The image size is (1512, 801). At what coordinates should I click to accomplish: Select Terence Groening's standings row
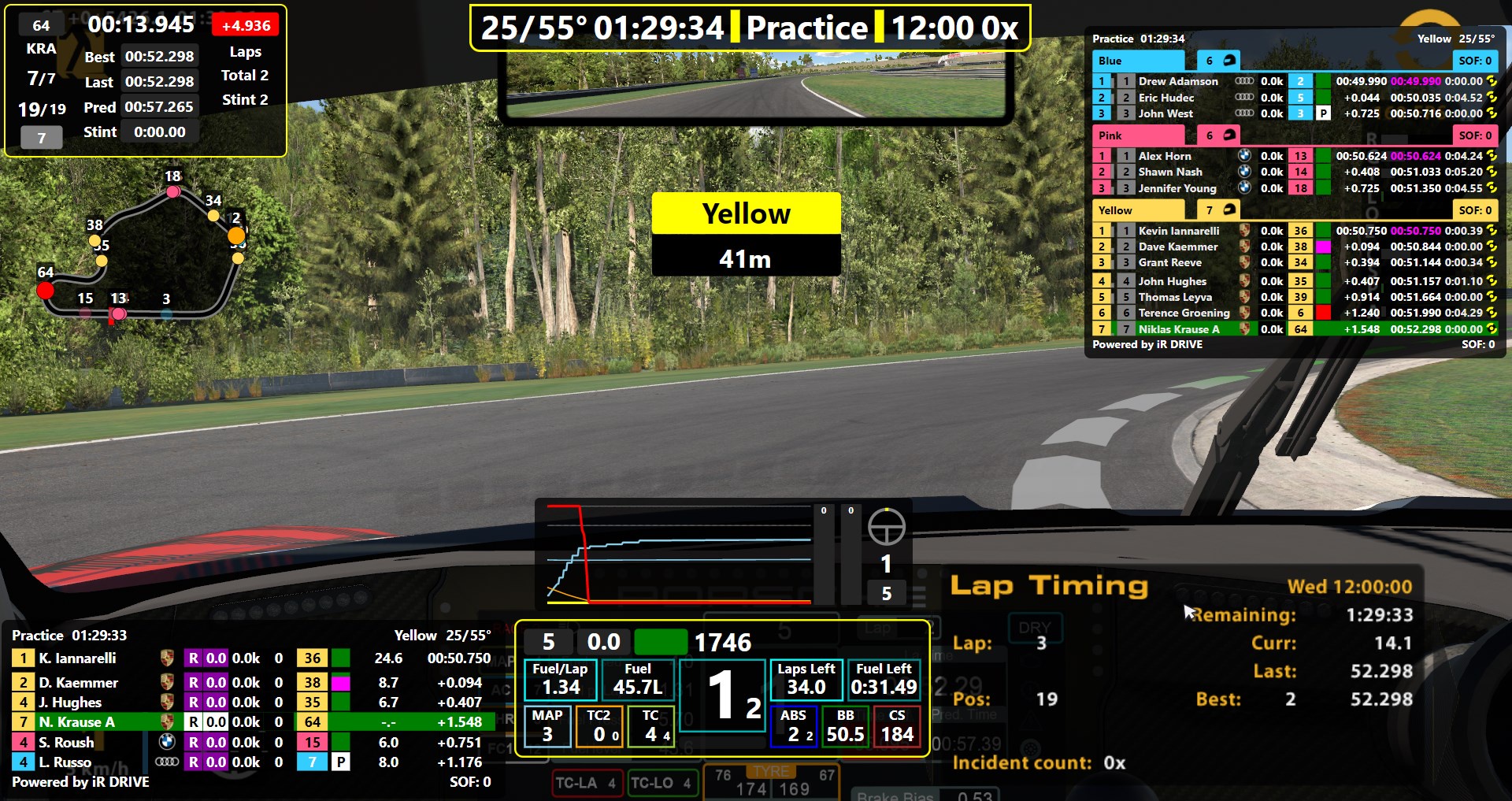point(1183,313)
